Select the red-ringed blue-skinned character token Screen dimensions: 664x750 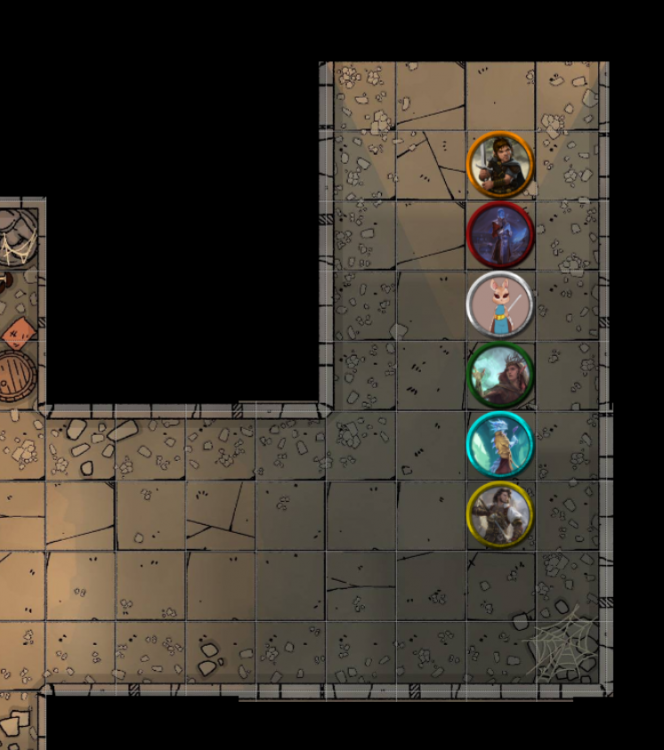pos(500,234)
